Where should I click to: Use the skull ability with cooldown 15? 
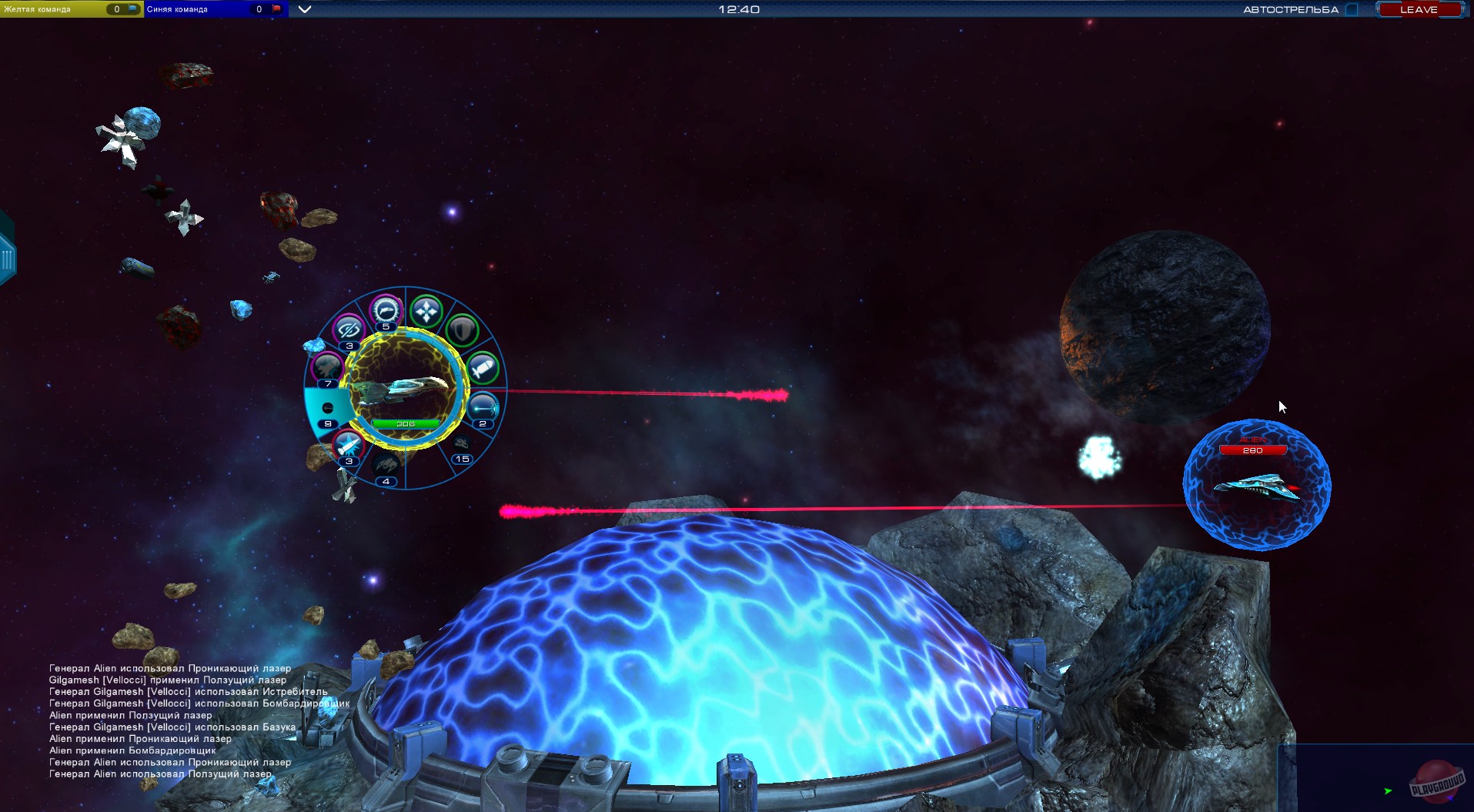(461, 443)
